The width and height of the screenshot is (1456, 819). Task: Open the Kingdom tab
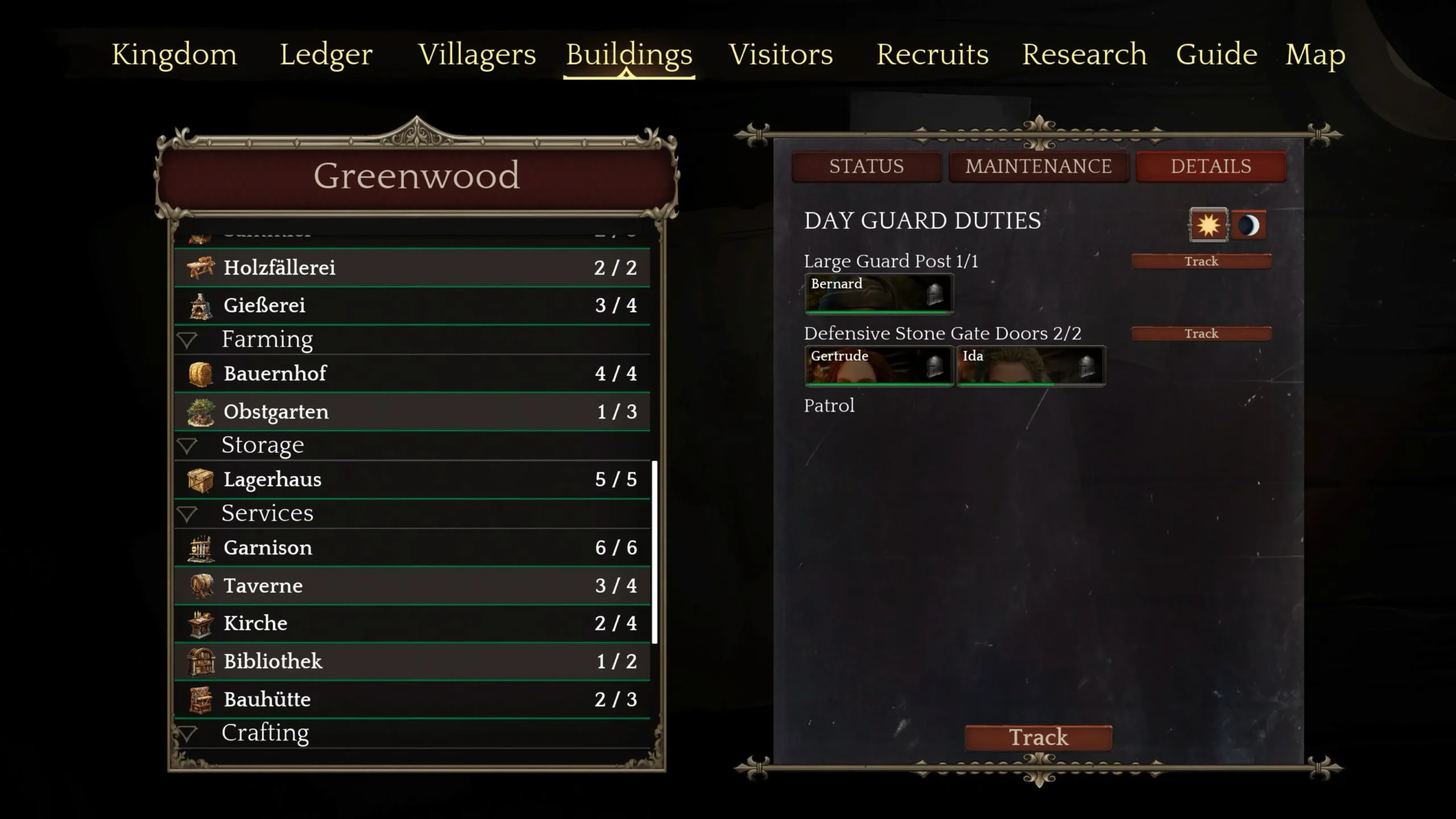(x=174, y=55)
